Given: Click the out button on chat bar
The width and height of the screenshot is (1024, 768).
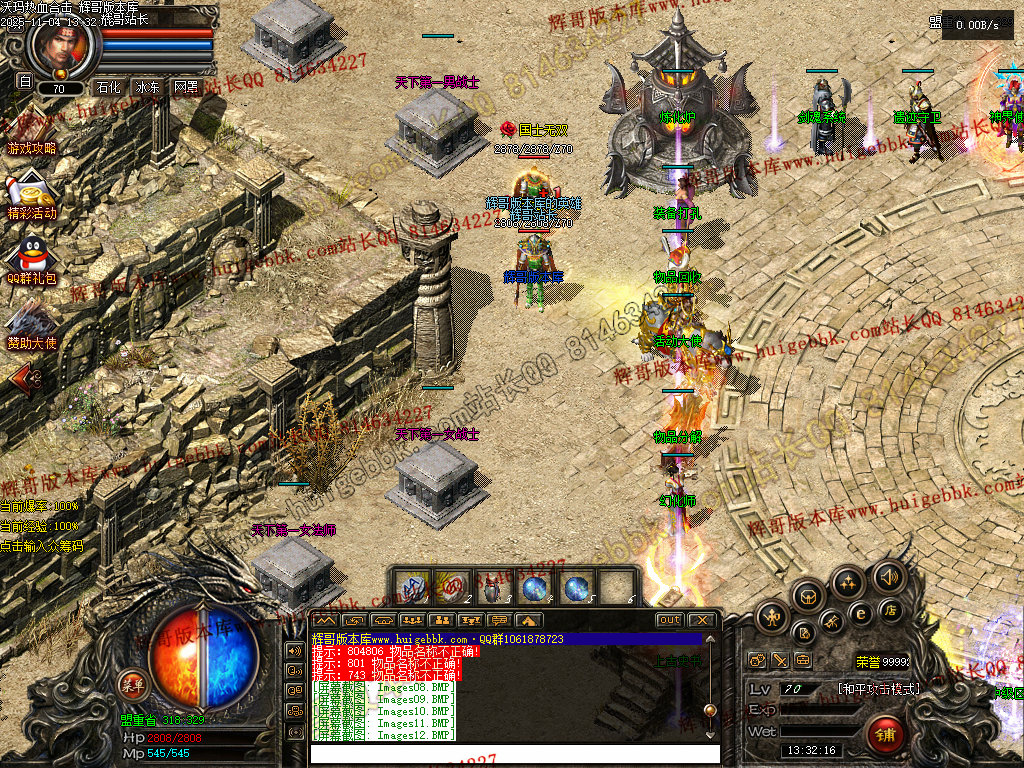Looking at the screenshot, I should [x=670, y=620].
